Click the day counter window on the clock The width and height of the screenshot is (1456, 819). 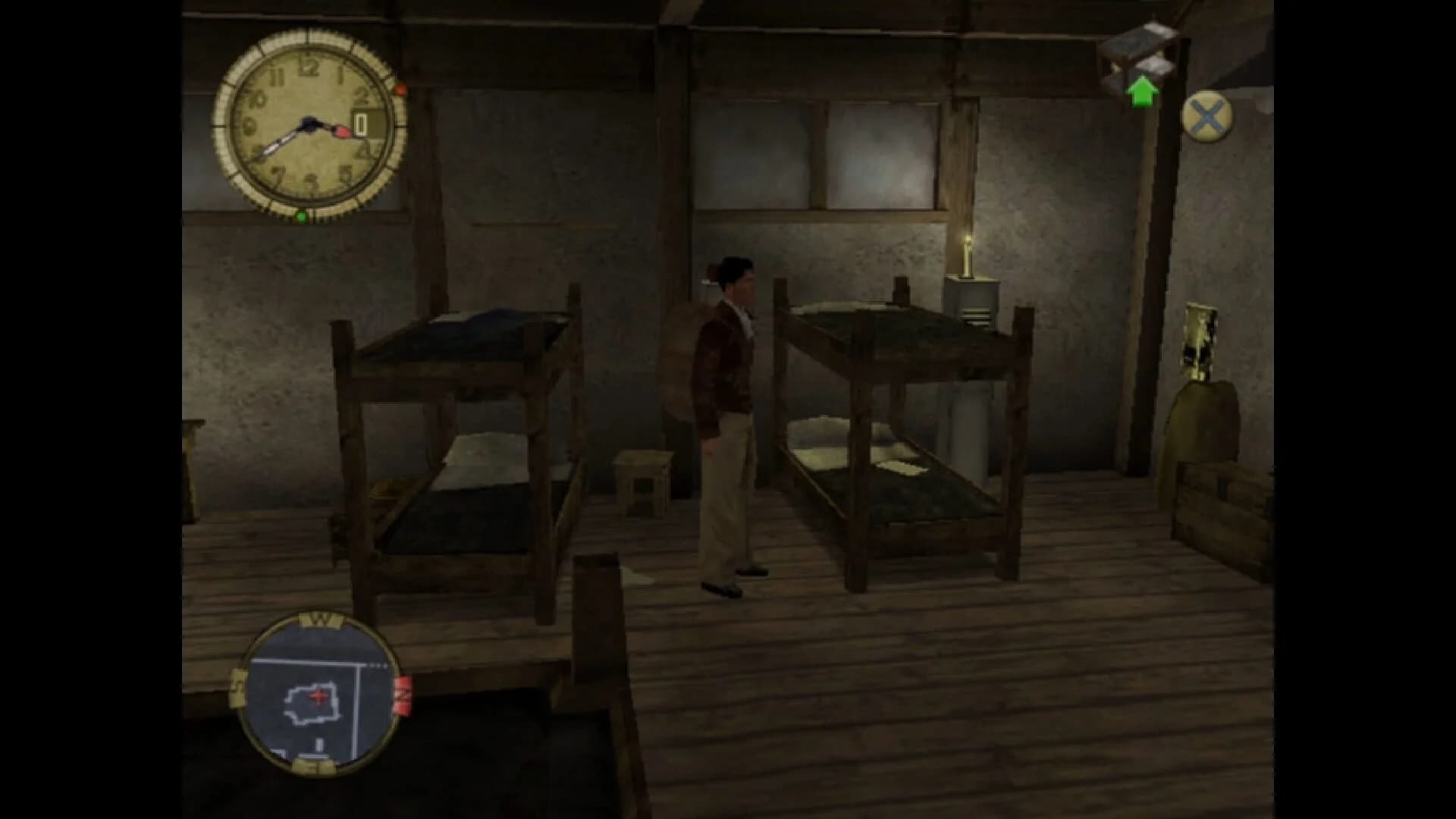point(362,121)
